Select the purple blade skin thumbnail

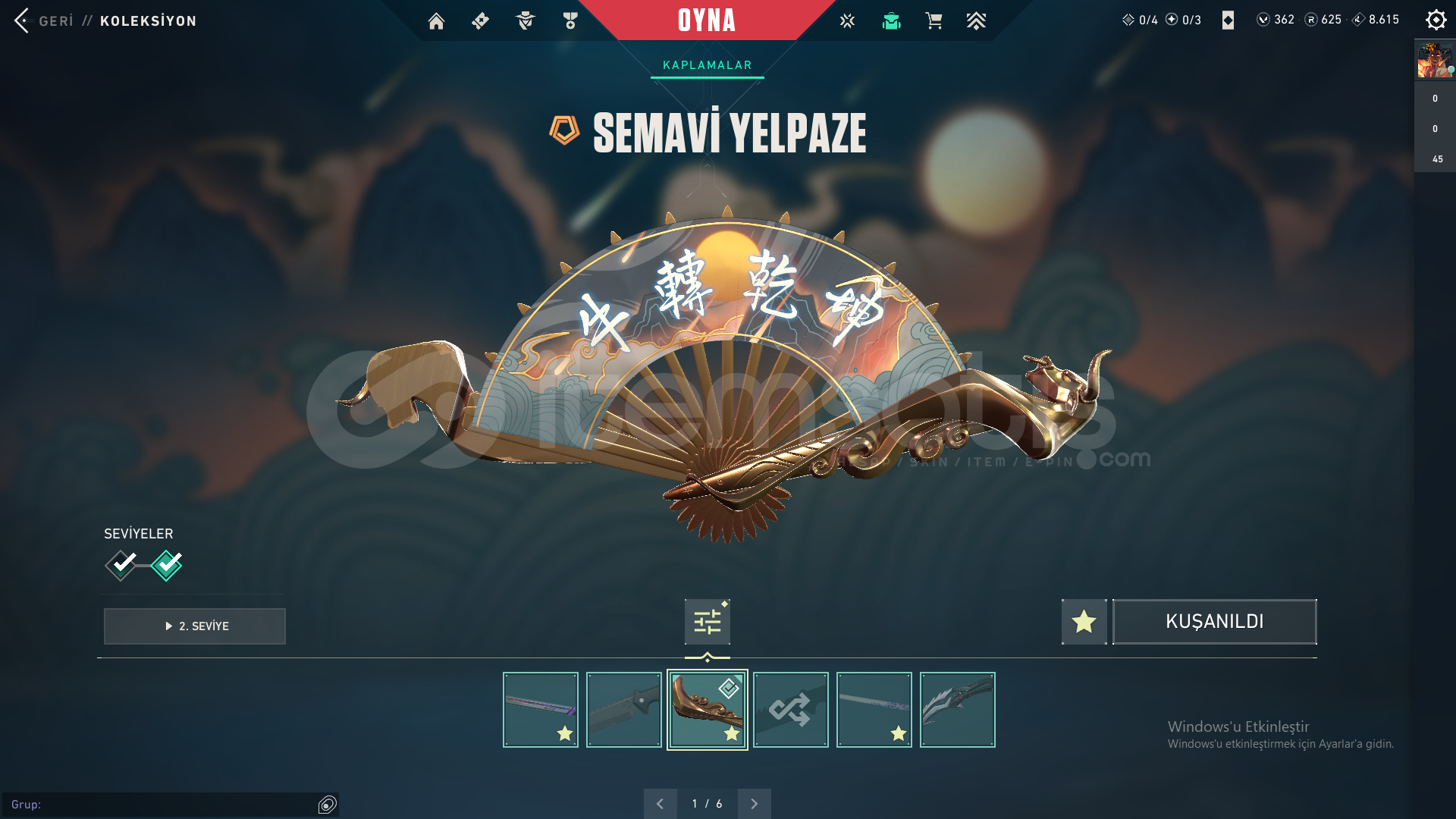coord(540,710)
